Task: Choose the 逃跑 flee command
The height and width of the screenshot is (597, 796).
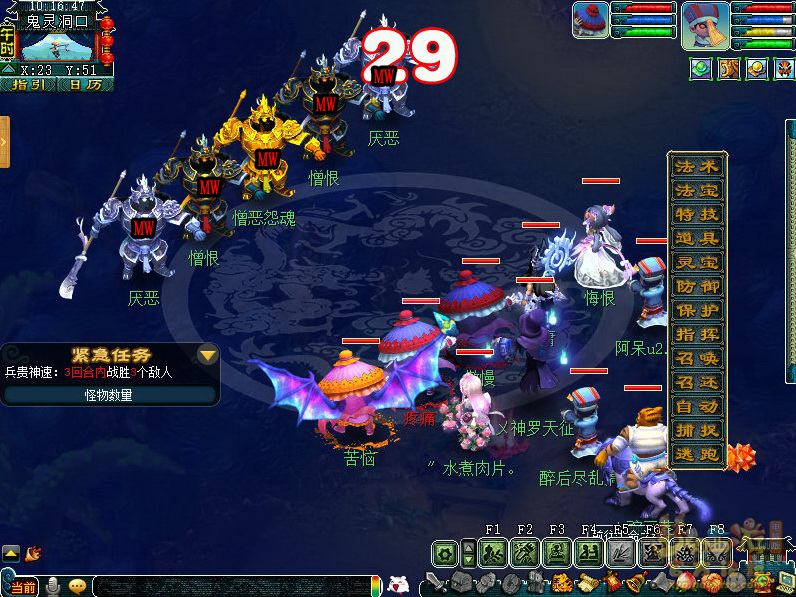Action: 697,455
